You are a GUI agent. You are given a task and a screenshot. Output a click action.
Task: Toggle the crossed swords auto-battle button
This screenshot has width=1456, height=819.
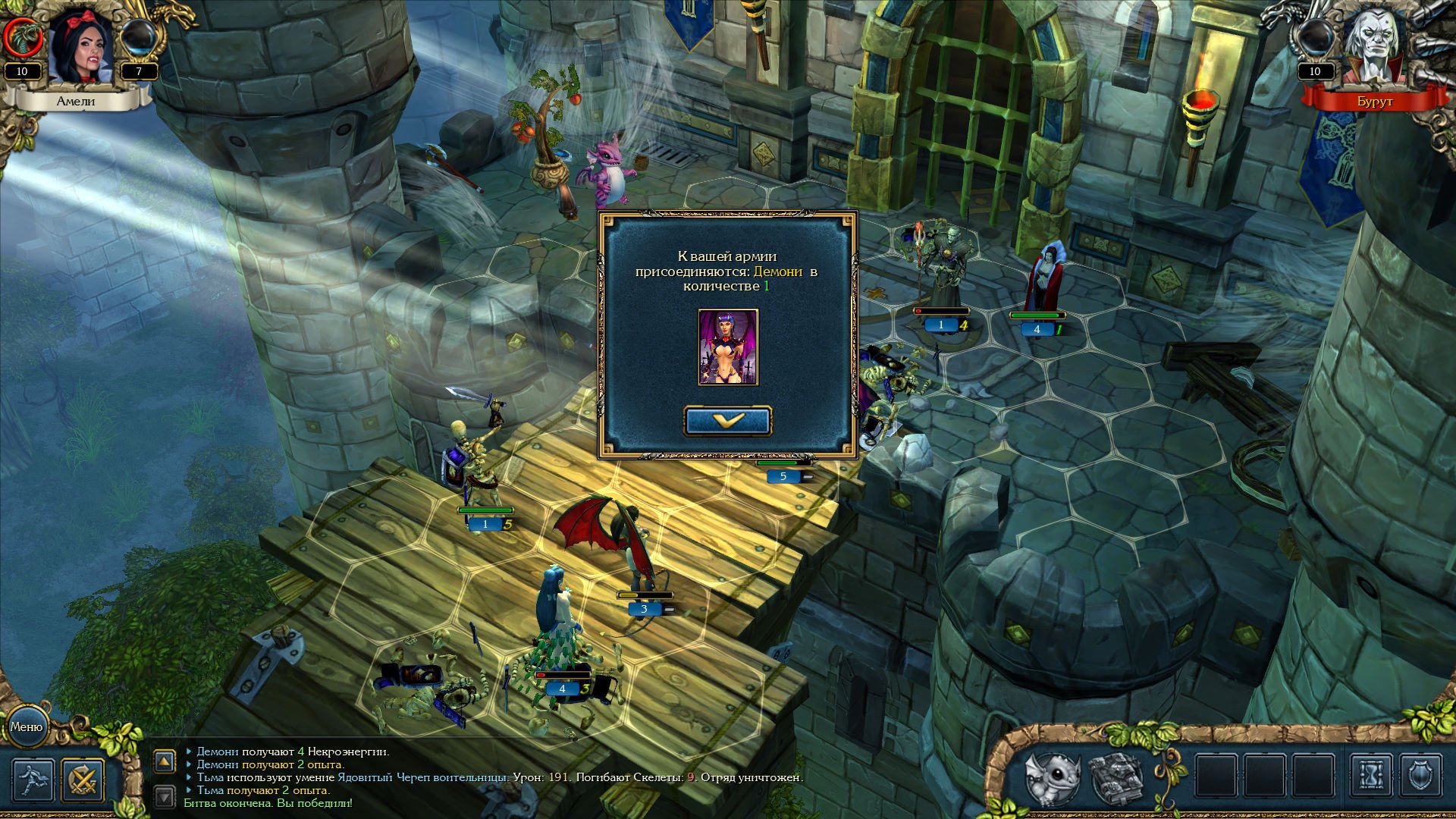click(x=83, y=780)
